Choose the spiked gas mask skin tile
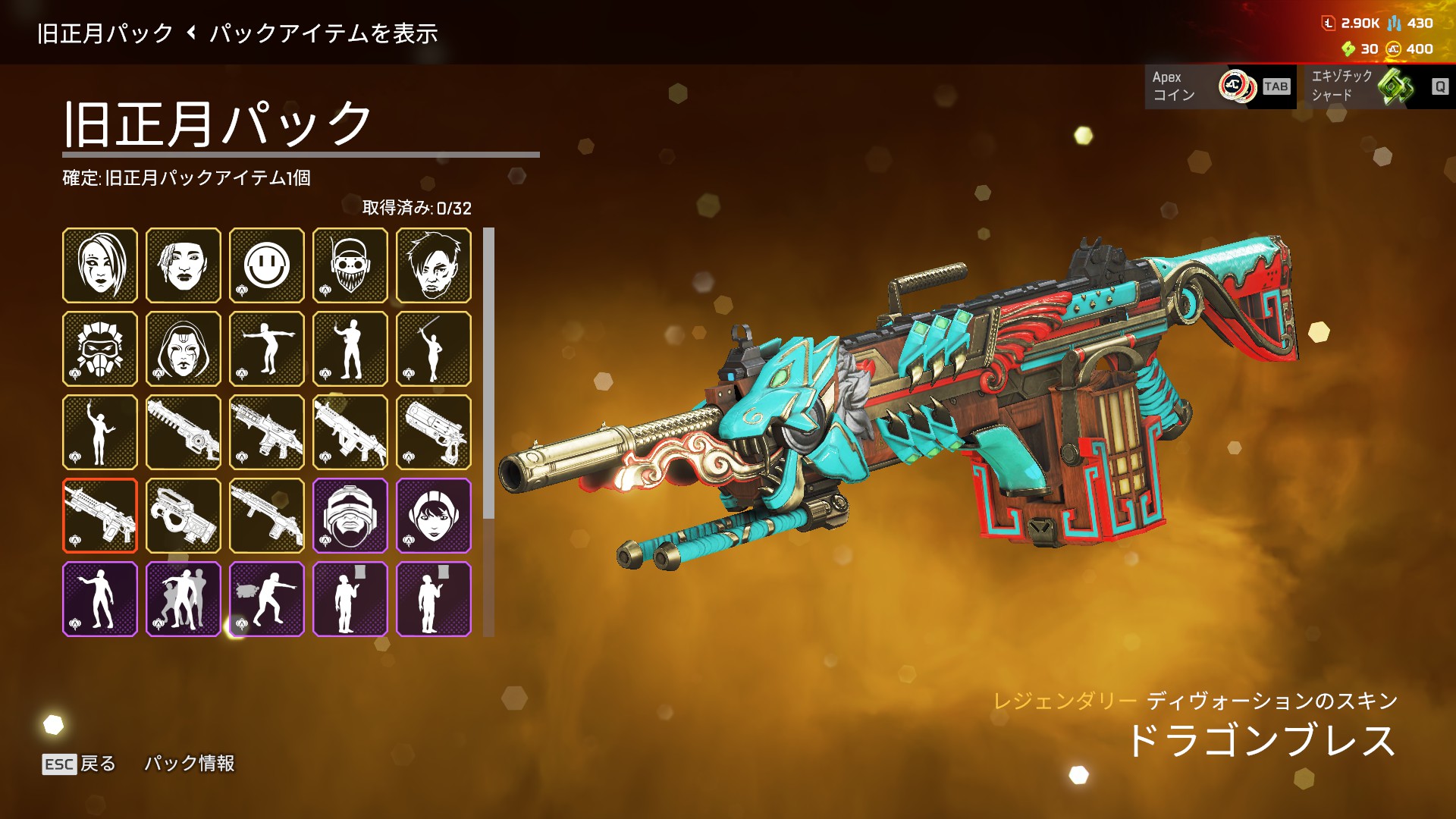 pos(100,349)
